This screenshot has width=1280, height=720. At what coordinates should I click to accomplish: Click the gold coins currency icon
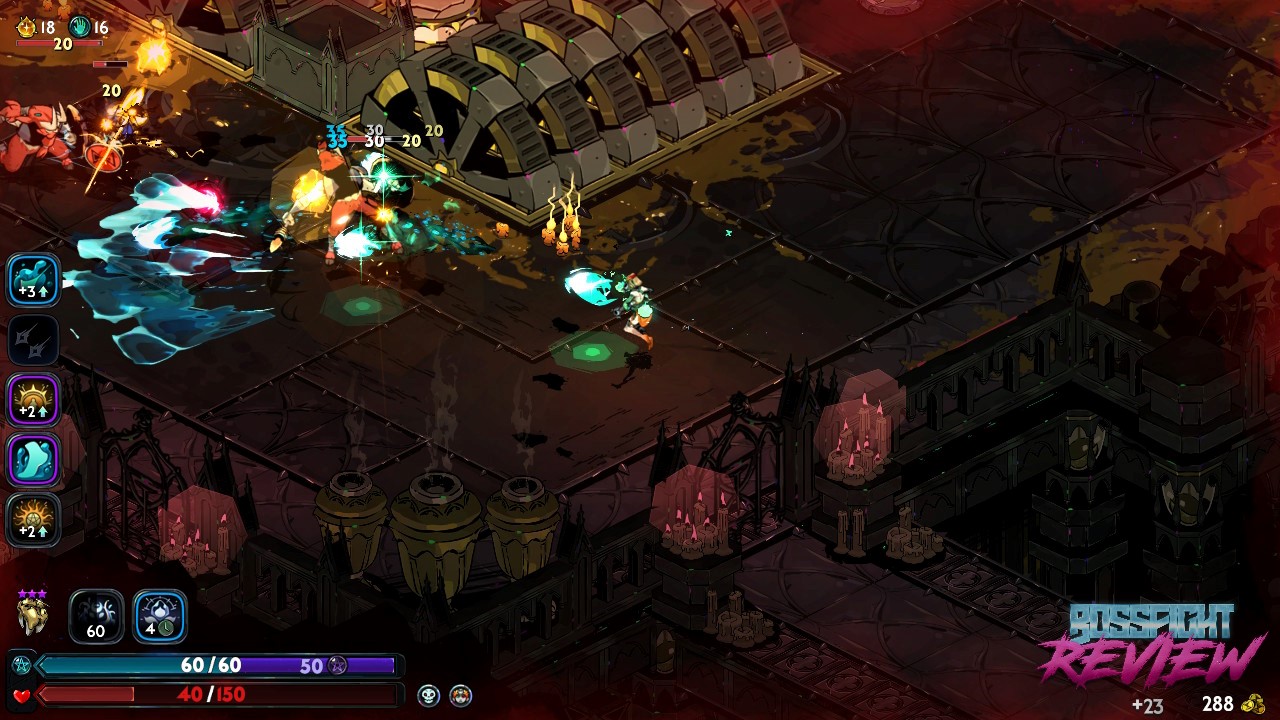tap(1253, 704)
